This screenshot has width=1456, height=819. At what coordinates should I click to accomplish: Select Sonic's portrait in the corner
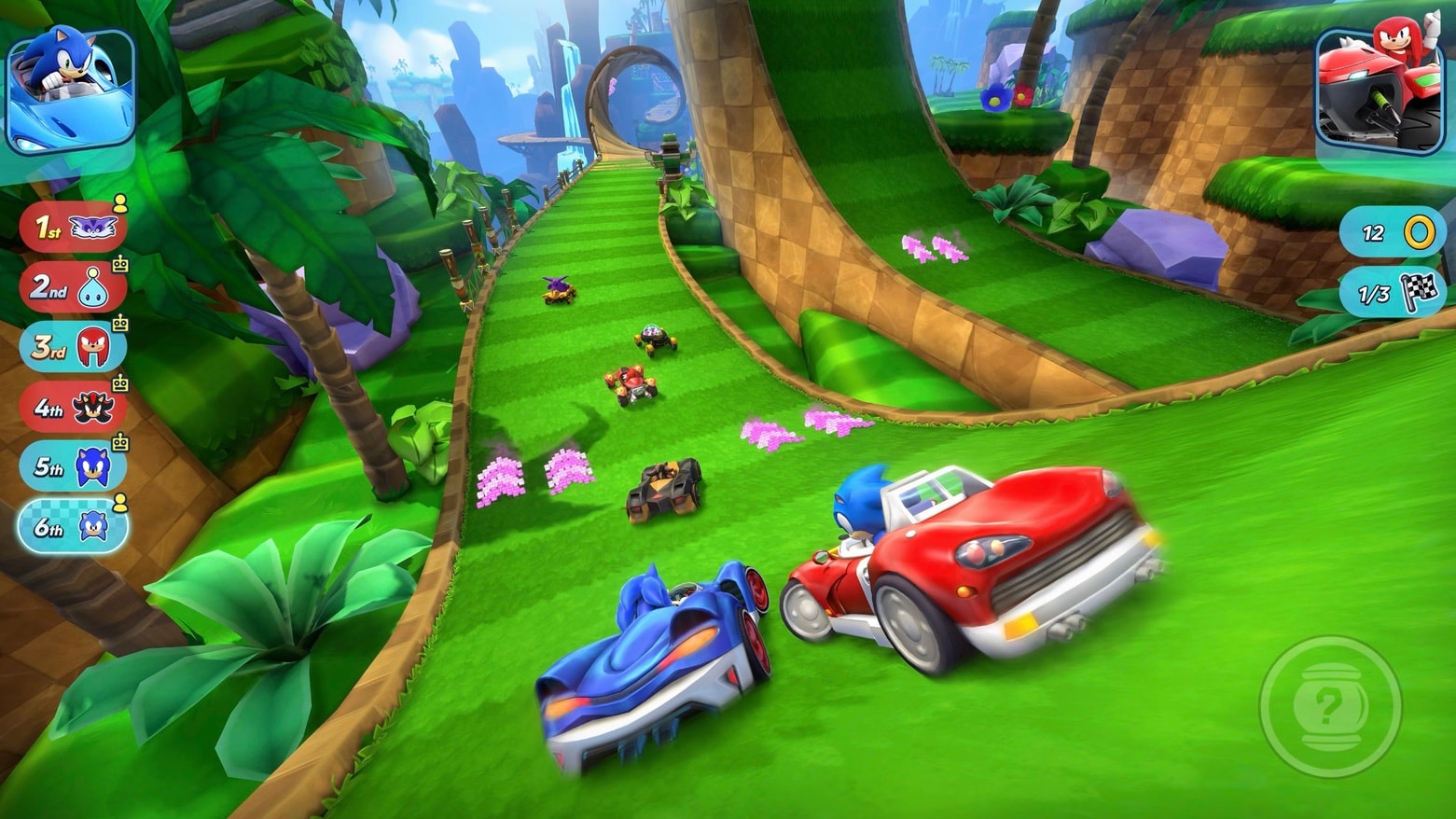(x=70, y=90)
